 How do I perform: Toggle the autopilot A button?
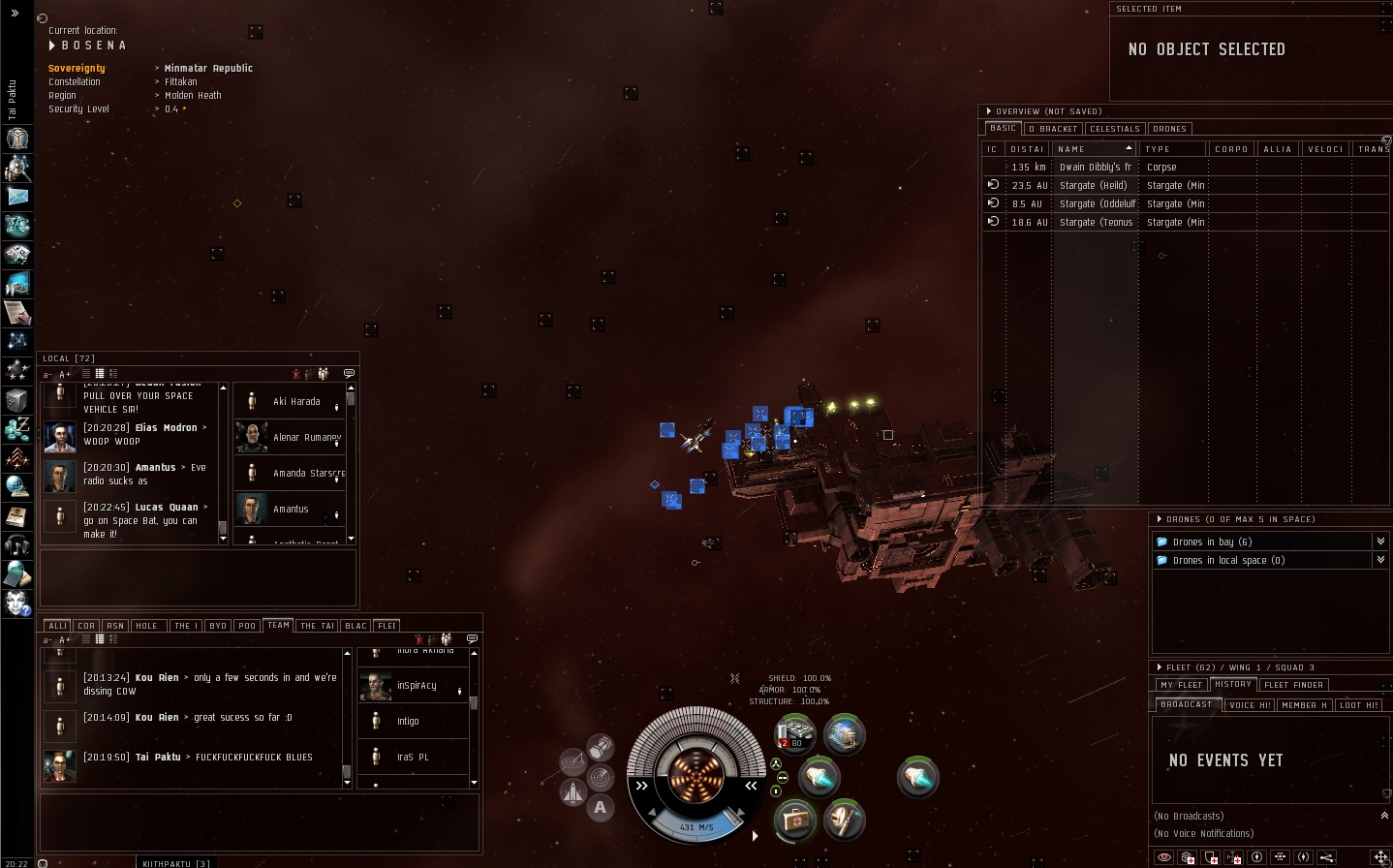(x=601, y=807)
